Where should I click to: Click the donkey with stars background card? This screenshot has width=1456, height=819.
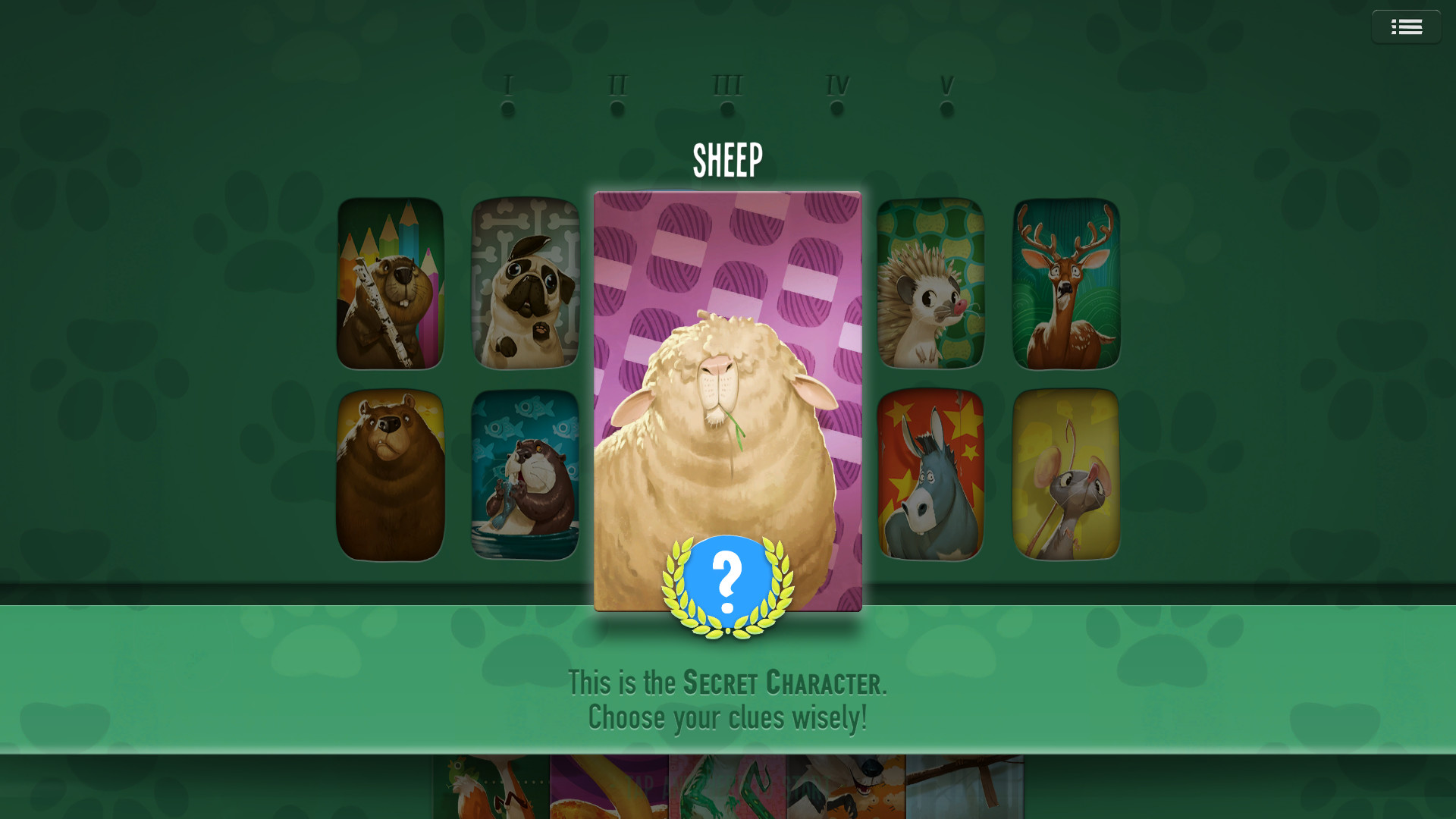[931, 472]
